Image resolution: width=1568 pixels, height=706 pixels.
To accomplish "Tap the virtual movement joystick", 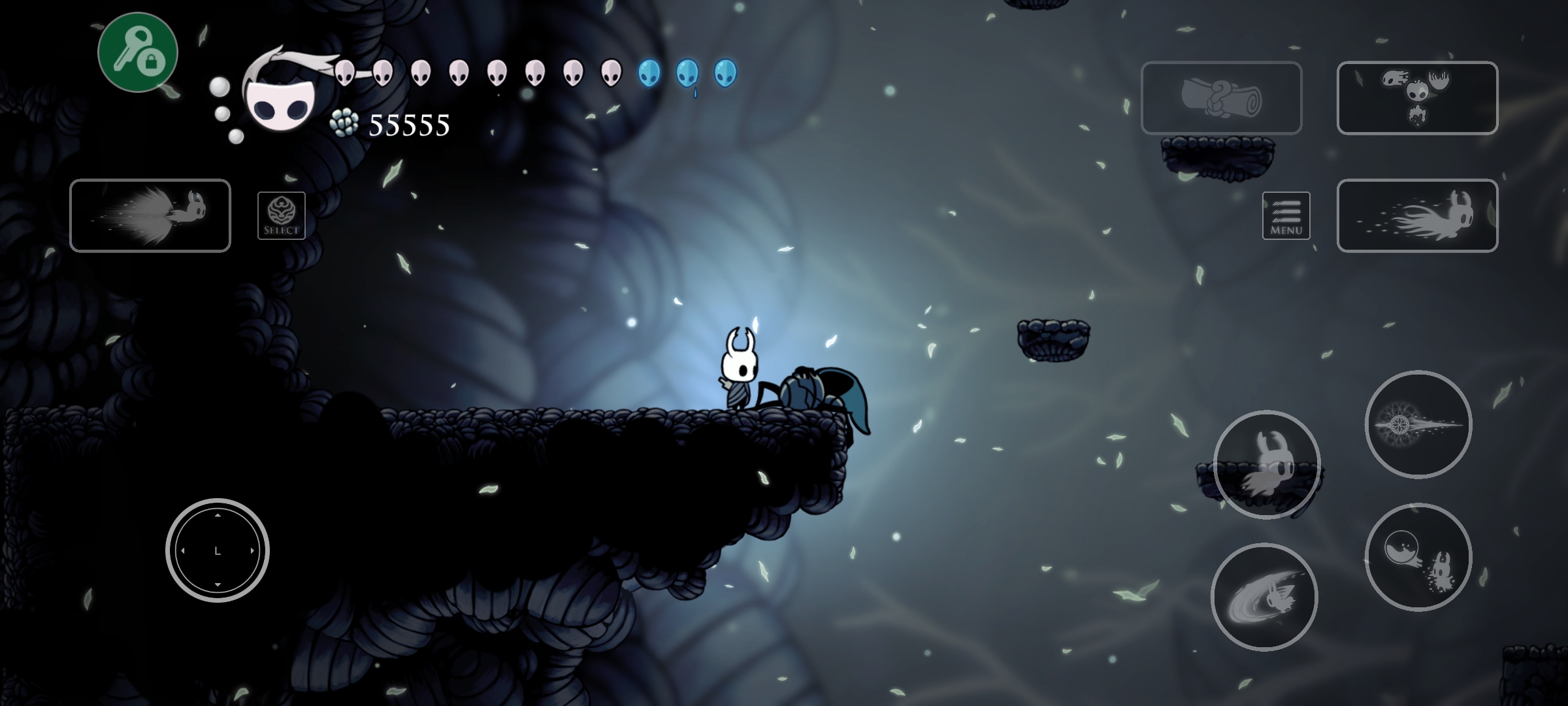I will tap(218, 550).
